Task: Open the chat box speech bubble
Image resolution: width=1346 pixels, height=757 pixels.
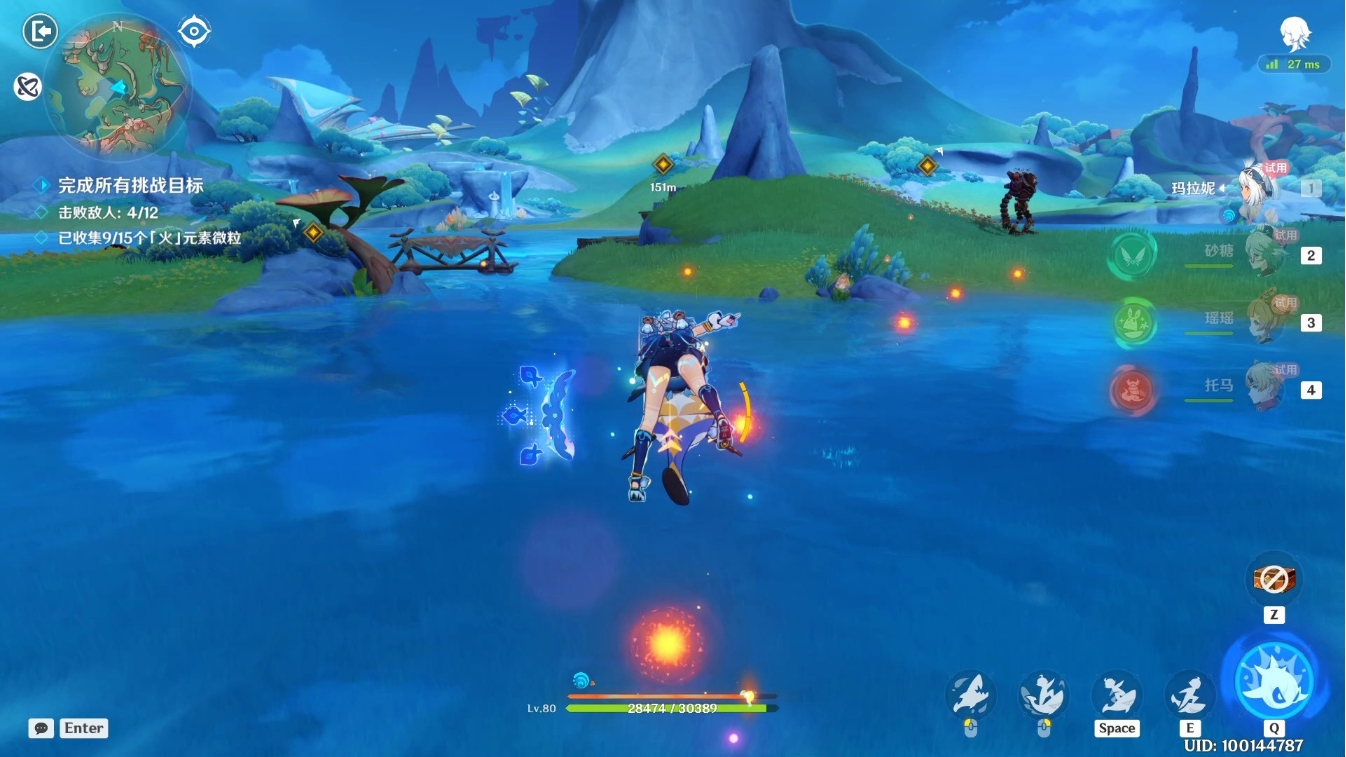Action: (x=41, y=728)
